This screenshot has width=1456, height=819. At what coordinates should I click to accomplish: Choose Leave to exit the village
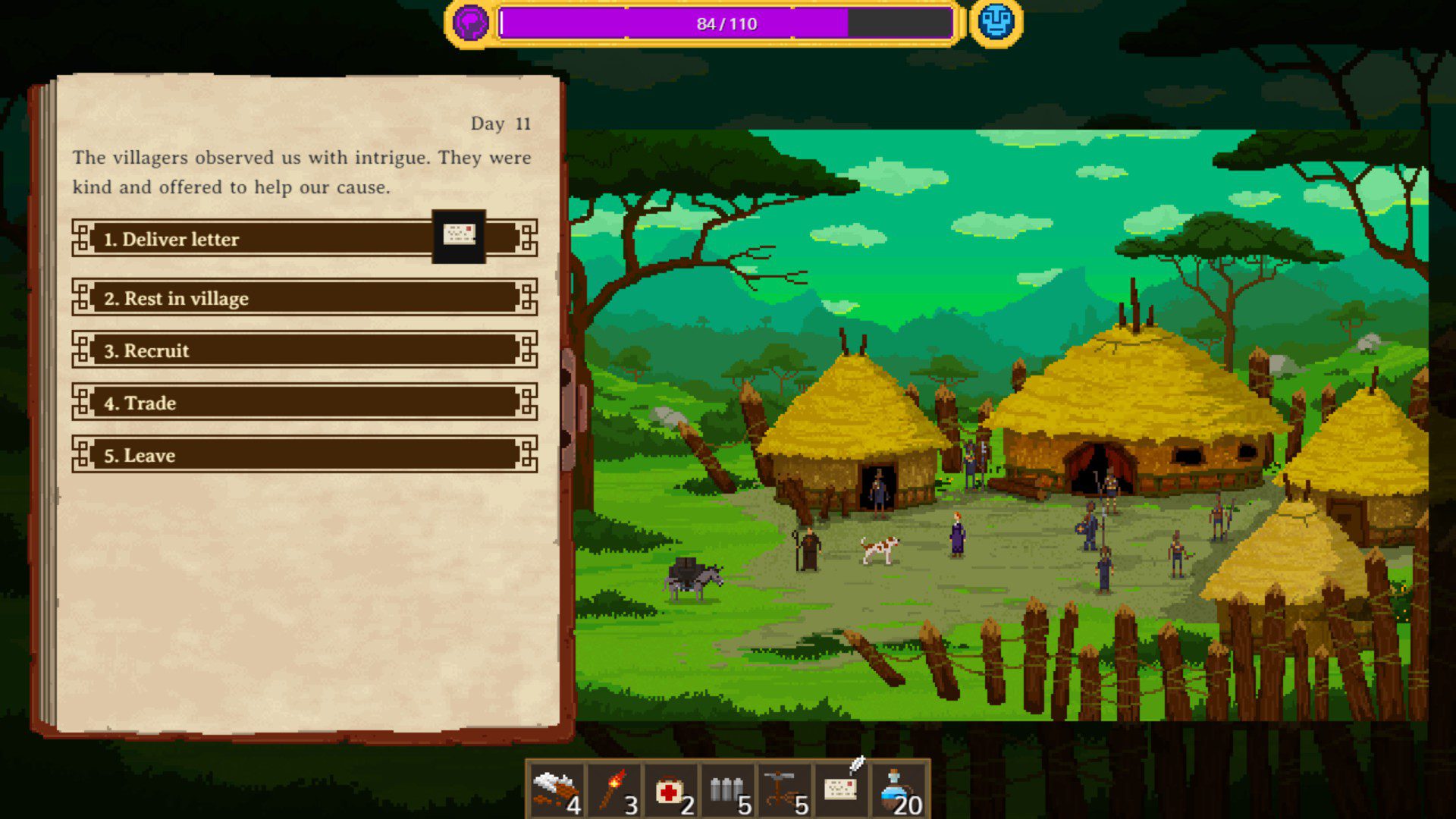pos(303,455)
